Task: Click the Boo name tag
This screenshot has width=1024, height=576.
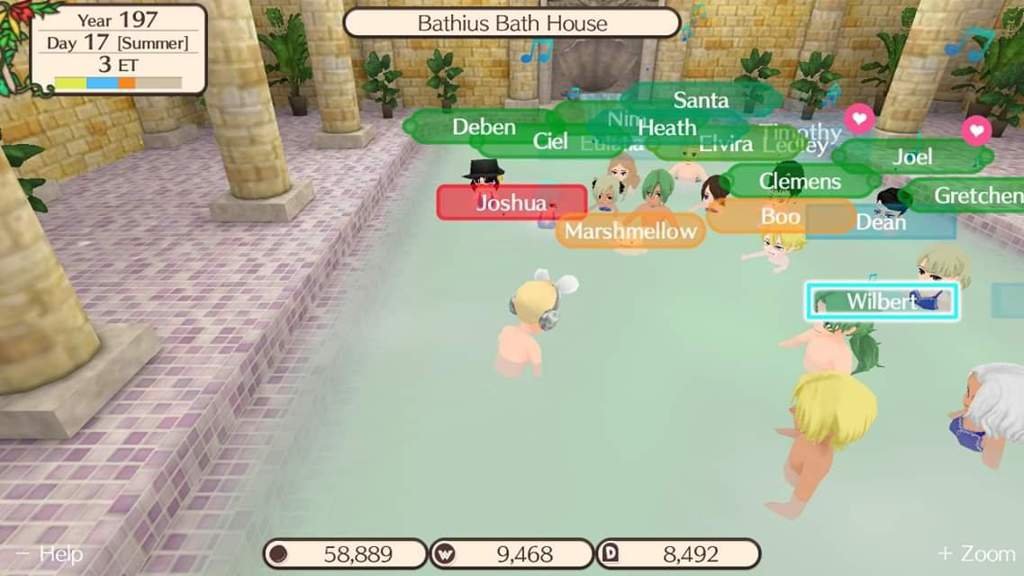Action: click(x=780, y=216)
